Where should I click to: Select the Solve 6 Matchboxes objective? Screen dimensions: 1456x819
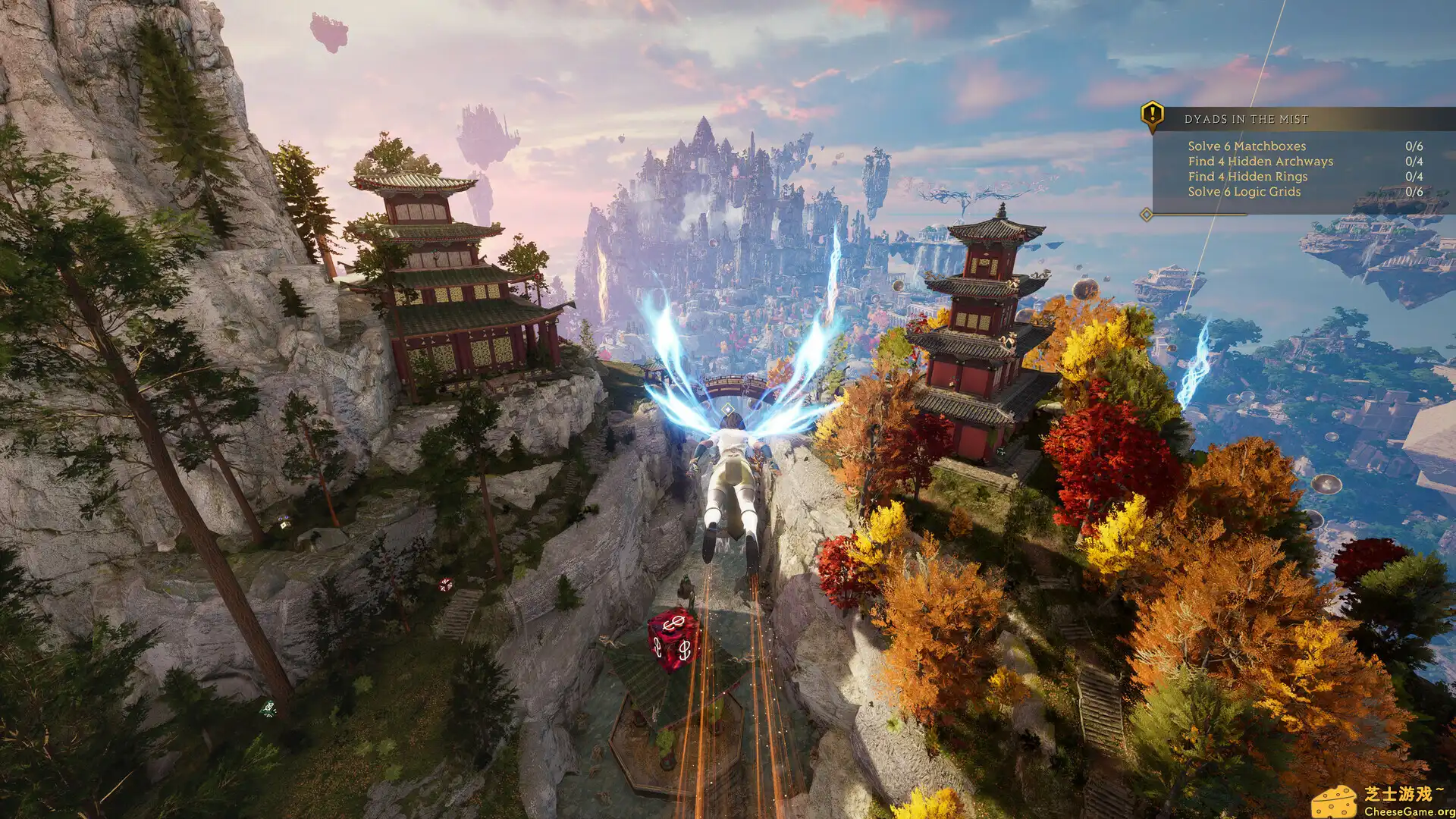coord(1247,146)
